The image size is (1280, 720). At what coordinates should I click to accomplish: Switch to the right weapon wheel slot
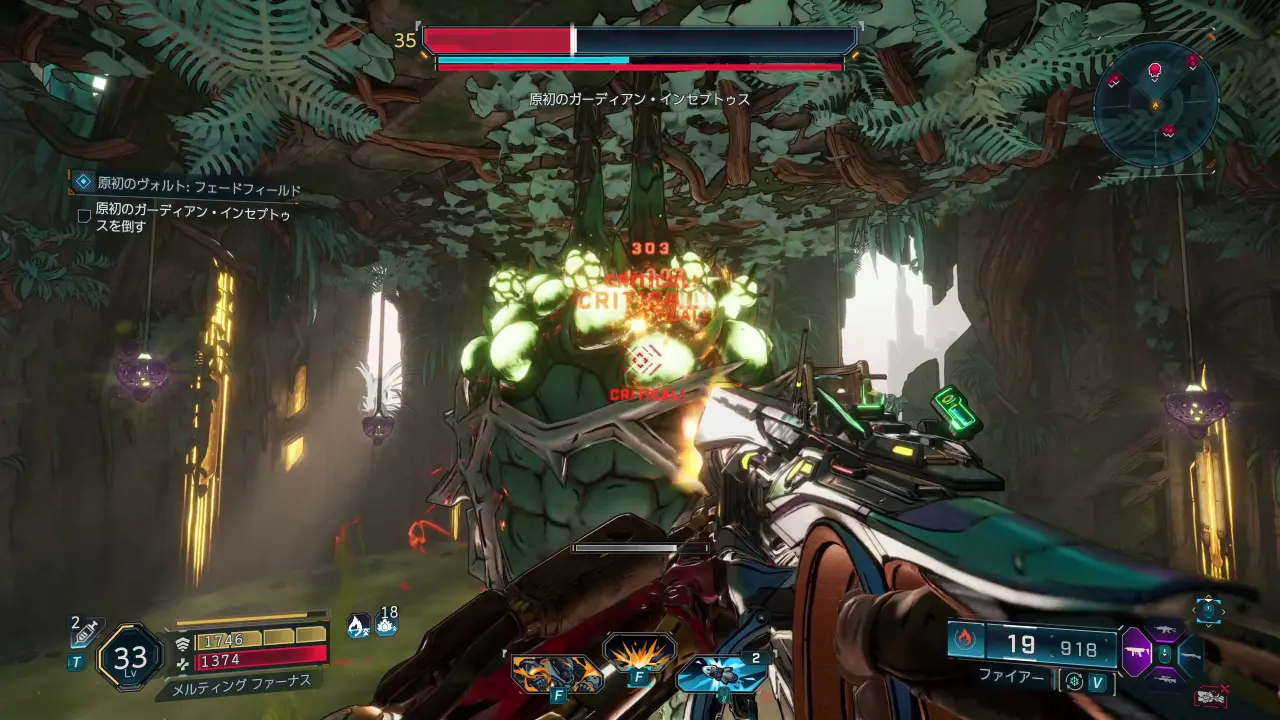[1190, 655]
